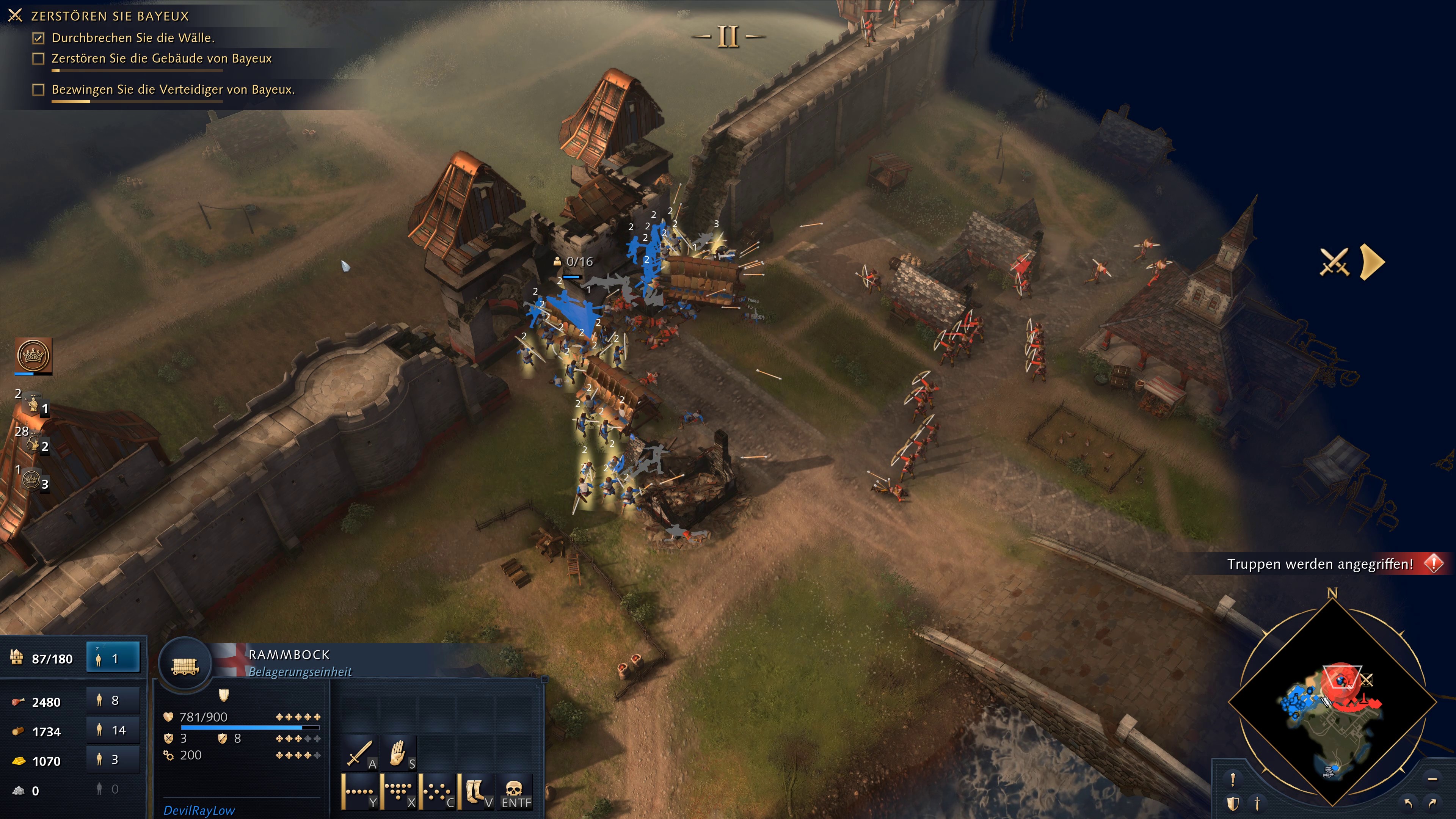Viewport: 1456px width, 819px height.
Task: Click the large crown leader icon
Action: pyautogui.click(x=33, y=356)
